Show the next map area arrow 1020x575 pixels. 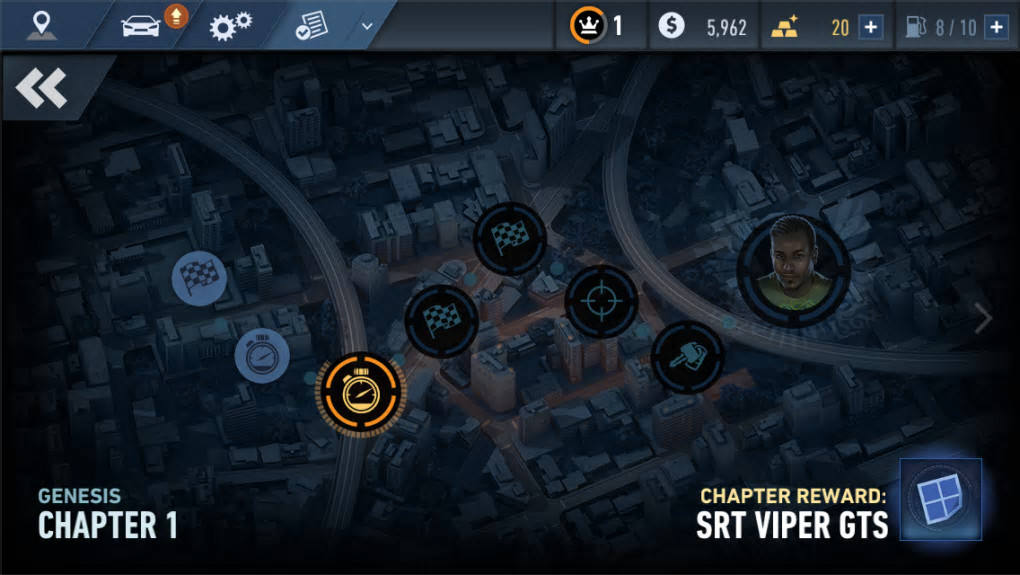pyautogui.click(x=984, y=318)
